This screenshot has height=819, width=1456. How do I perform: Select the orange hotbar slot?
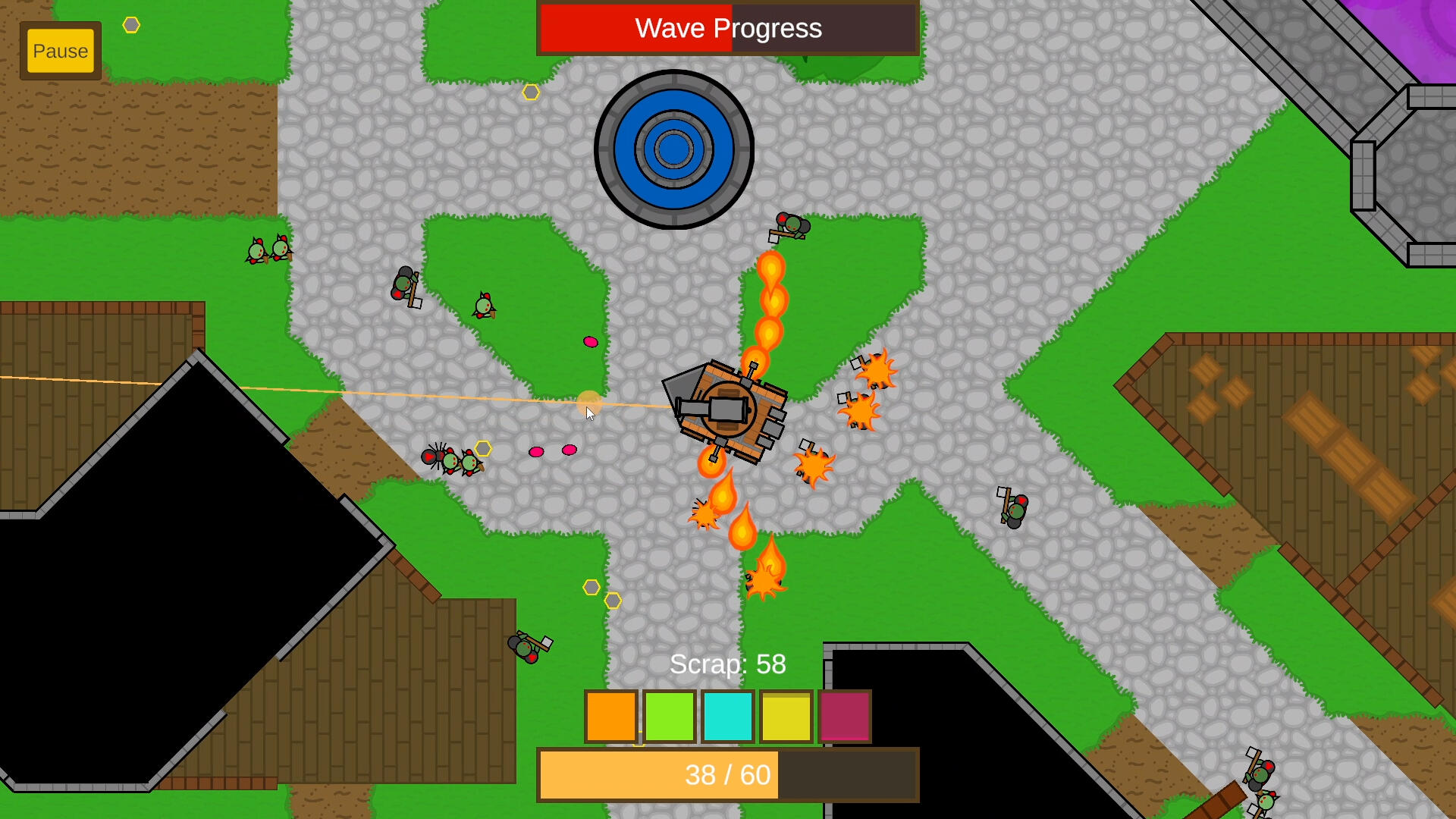click(610, 716)
